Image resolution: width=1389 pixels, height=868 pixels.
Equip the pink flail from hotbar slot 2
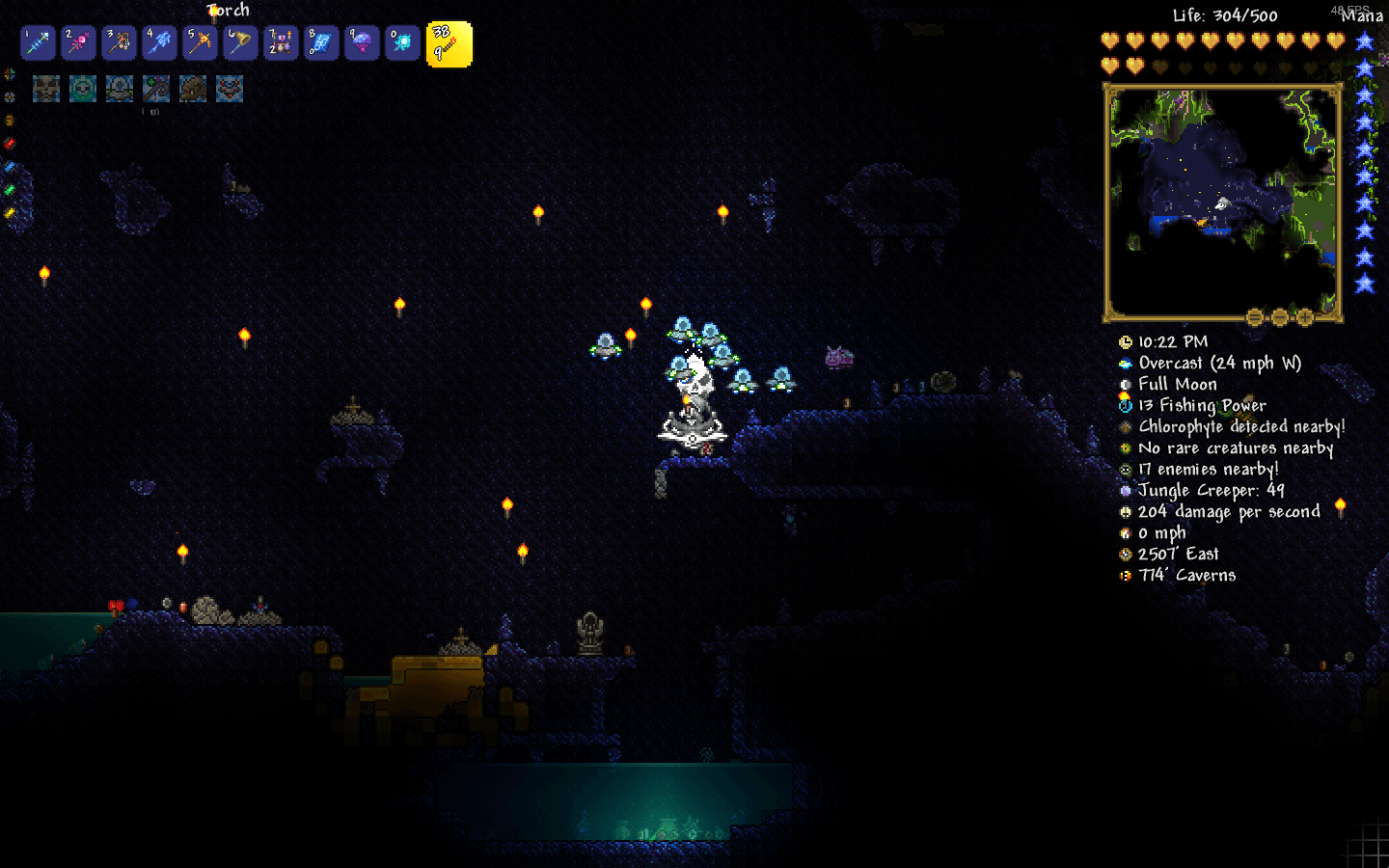(x=78, y=43)
